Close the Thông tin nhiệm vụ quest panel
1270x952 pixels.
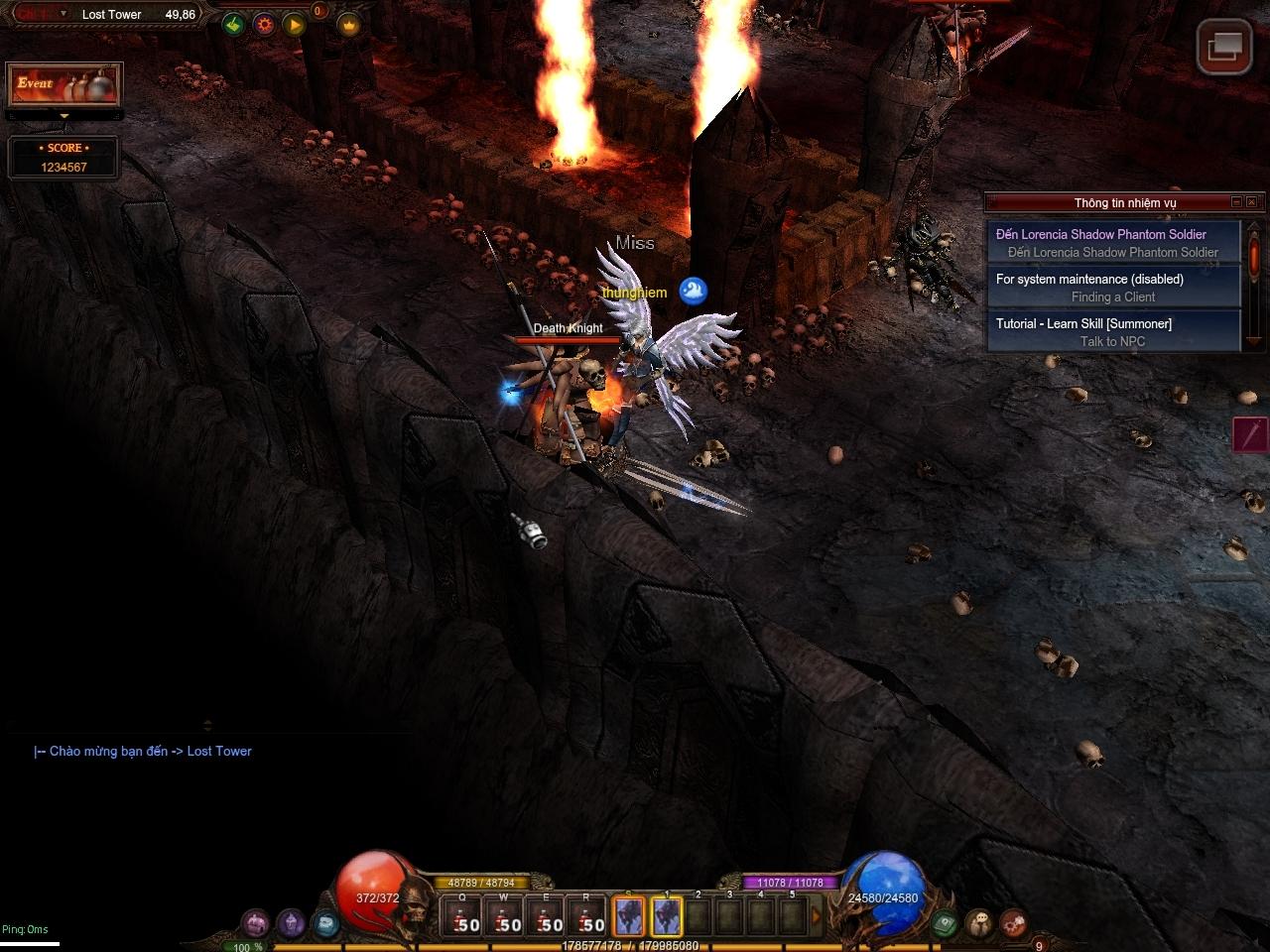(1251, 202)
